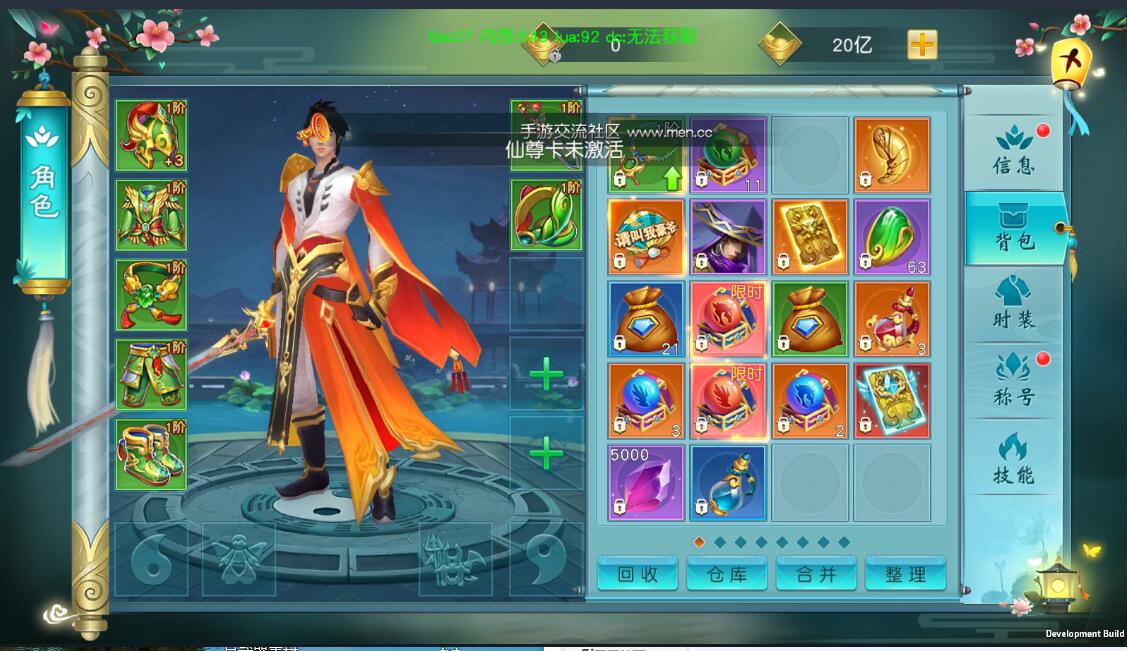
Task: Select the green jade item with 63
Action: click(892, 237)
